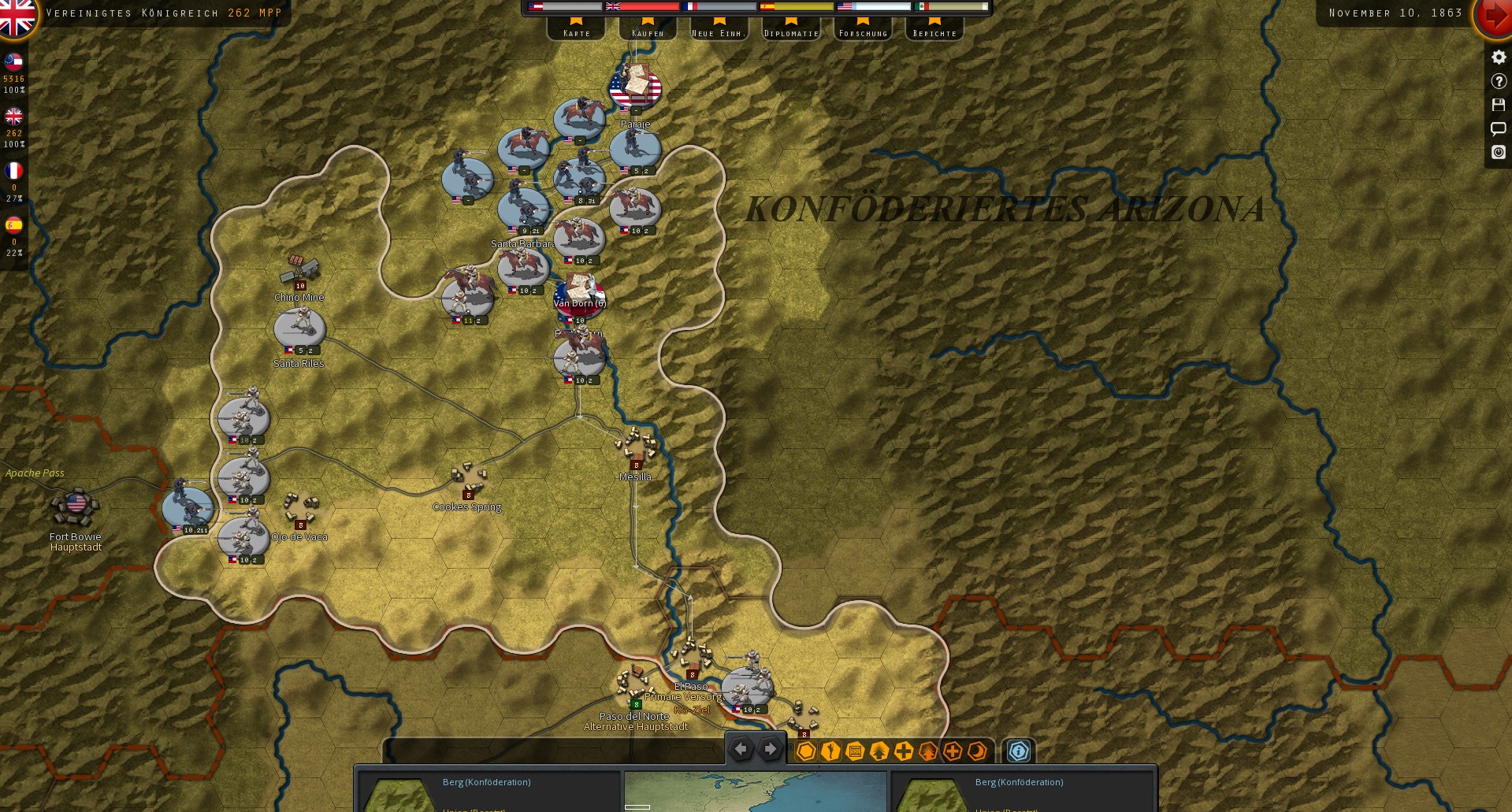Select the hexagon grid toggle icon

(x=805, y=752)
